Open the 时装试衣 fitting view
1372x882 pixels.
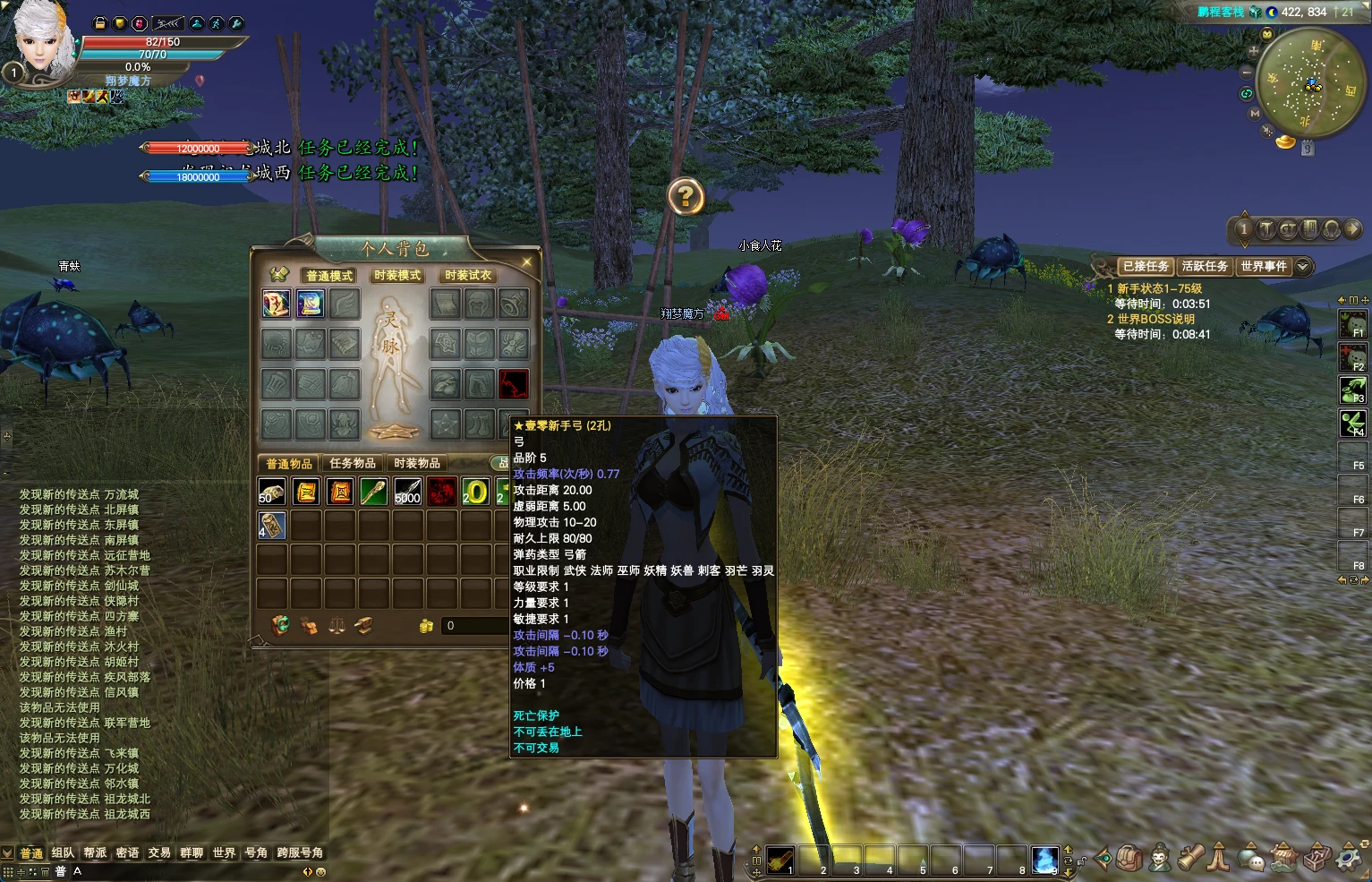(468, 276)
